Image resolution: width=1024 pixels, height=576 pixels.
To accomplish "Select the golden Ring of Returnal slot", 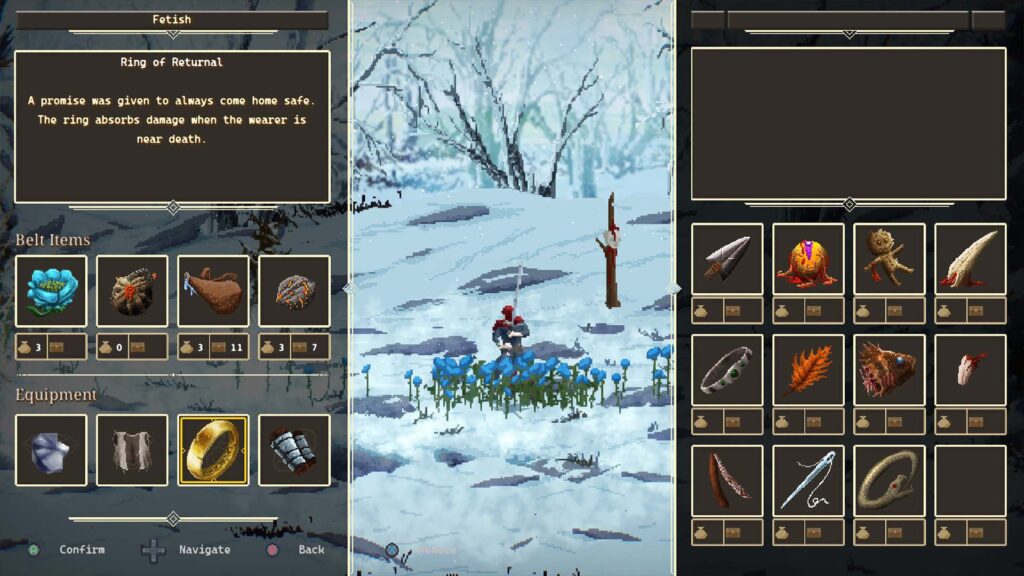I will [x=213, y=450].
